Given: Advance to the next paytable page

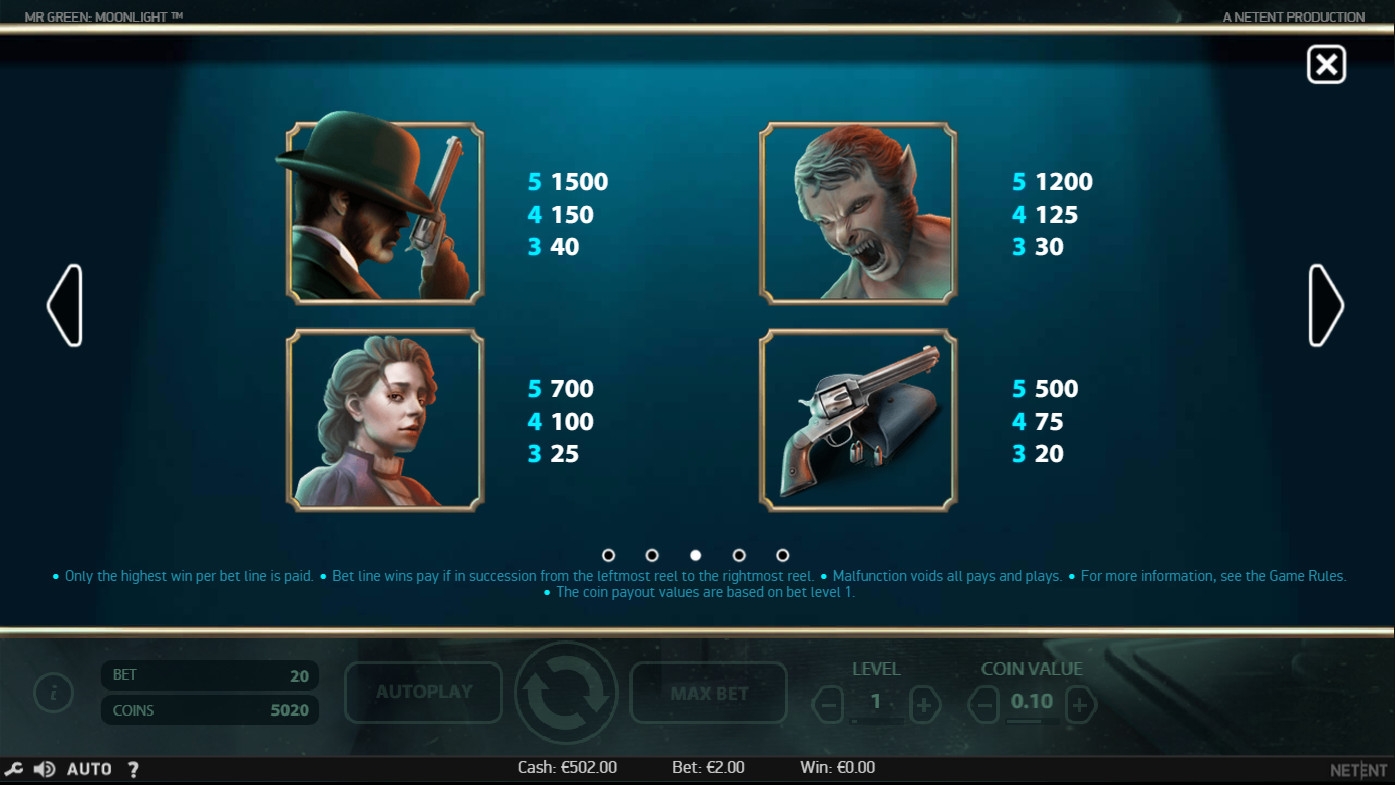Looking at the screenshot, I should (x=1326, y=306).
